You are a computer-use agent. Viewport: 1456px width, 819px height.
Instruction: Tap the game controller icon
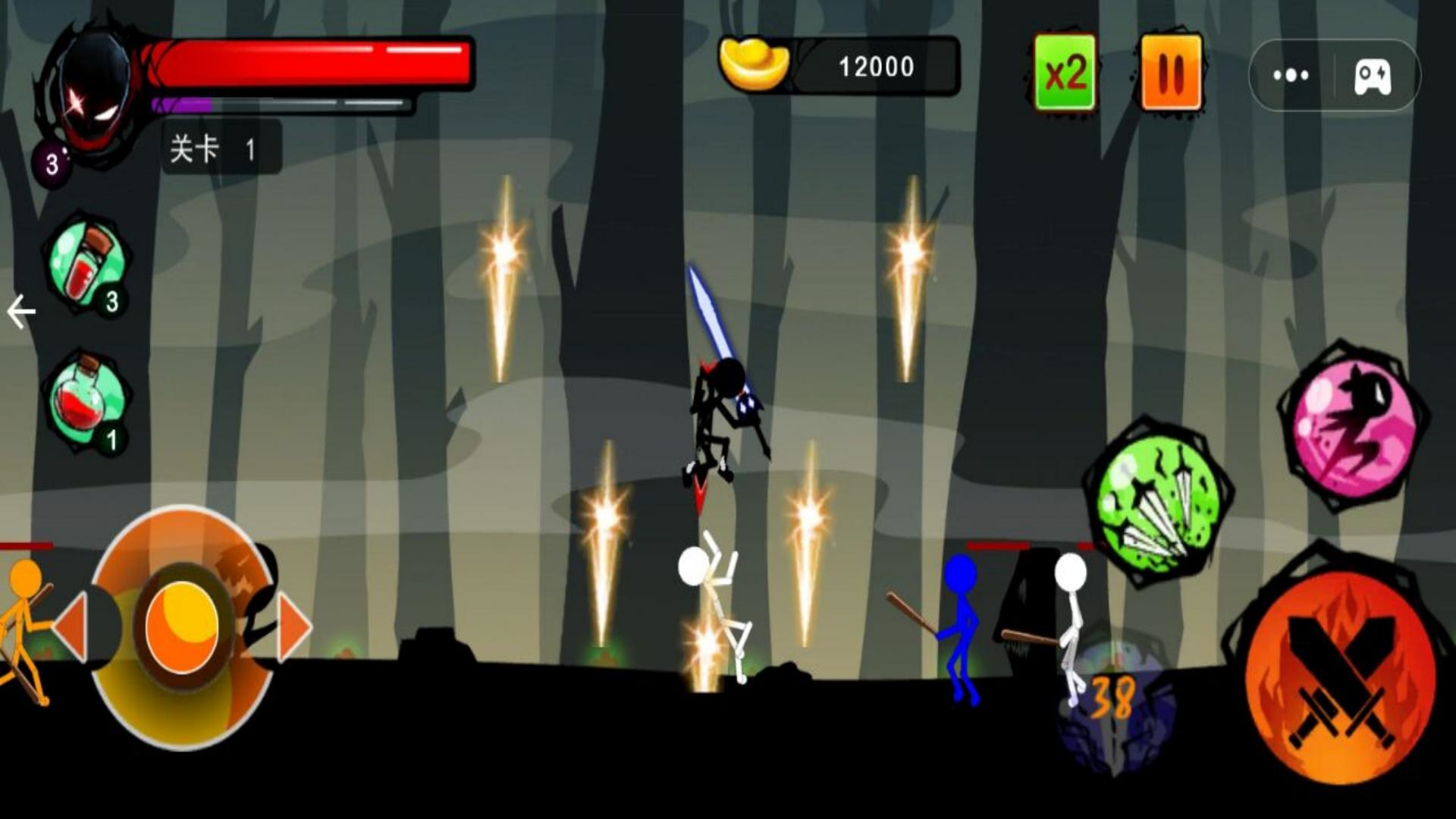click(x=1373, y=75)
